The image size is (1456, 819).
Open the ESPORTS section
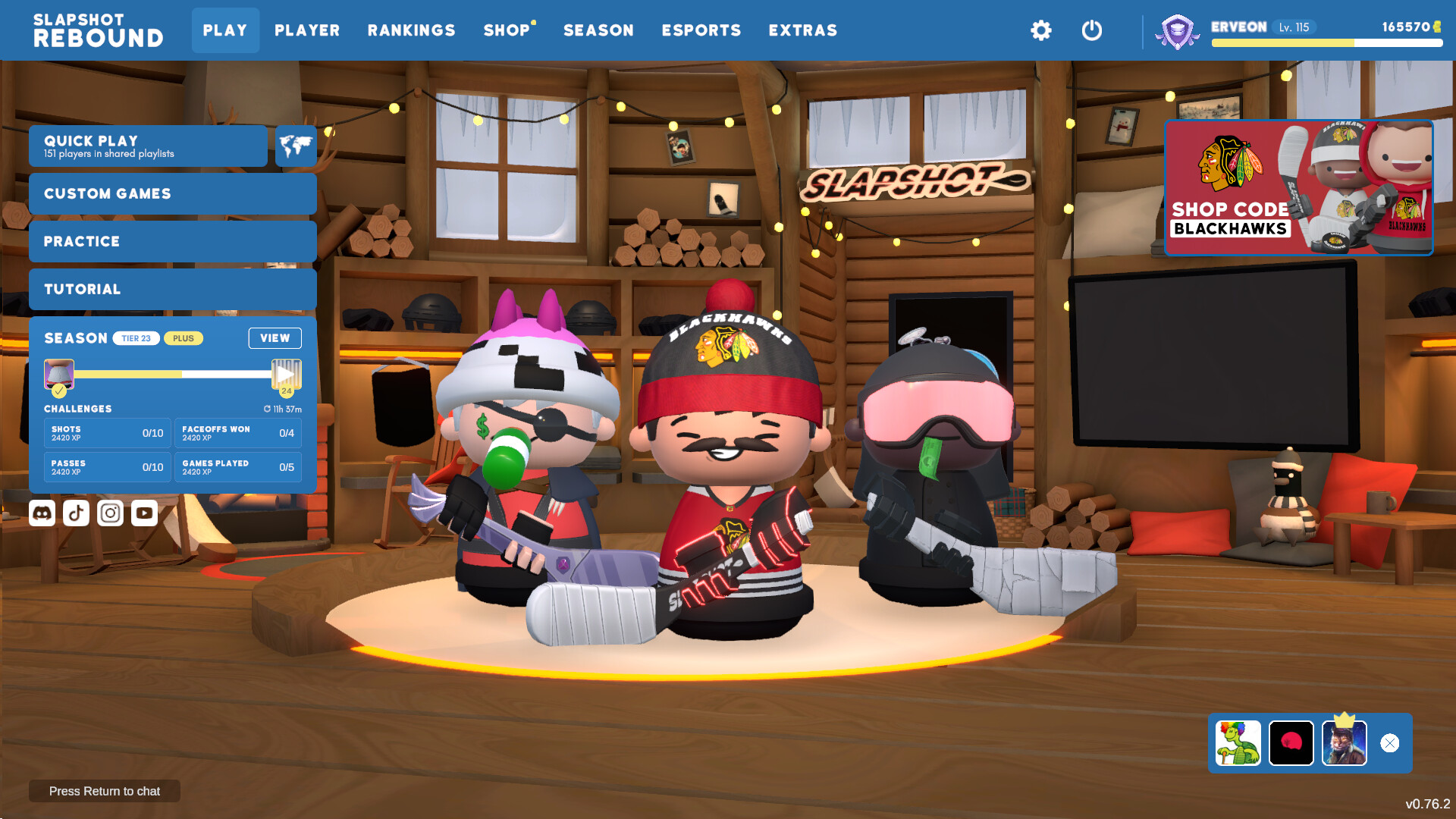(701, 30)
